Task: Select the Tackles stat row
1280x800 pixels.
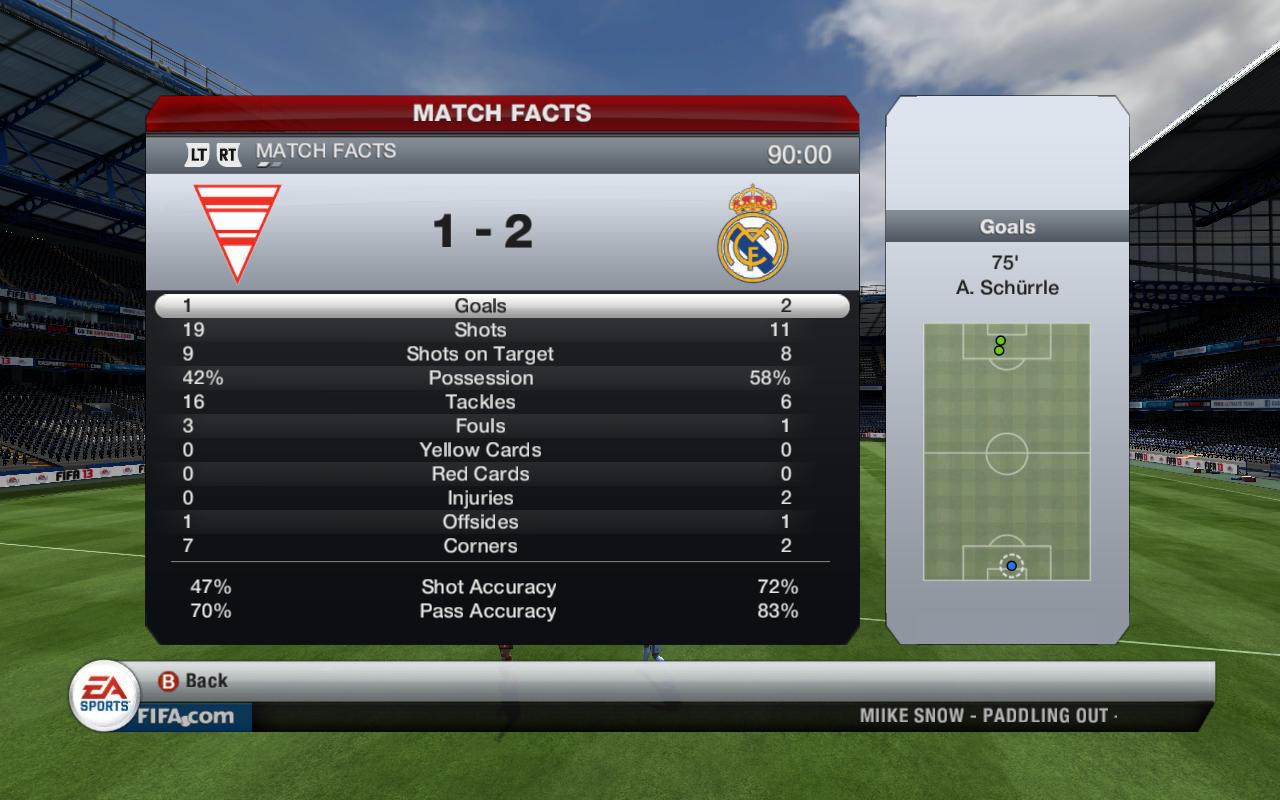Action: (x=481, y=402)
